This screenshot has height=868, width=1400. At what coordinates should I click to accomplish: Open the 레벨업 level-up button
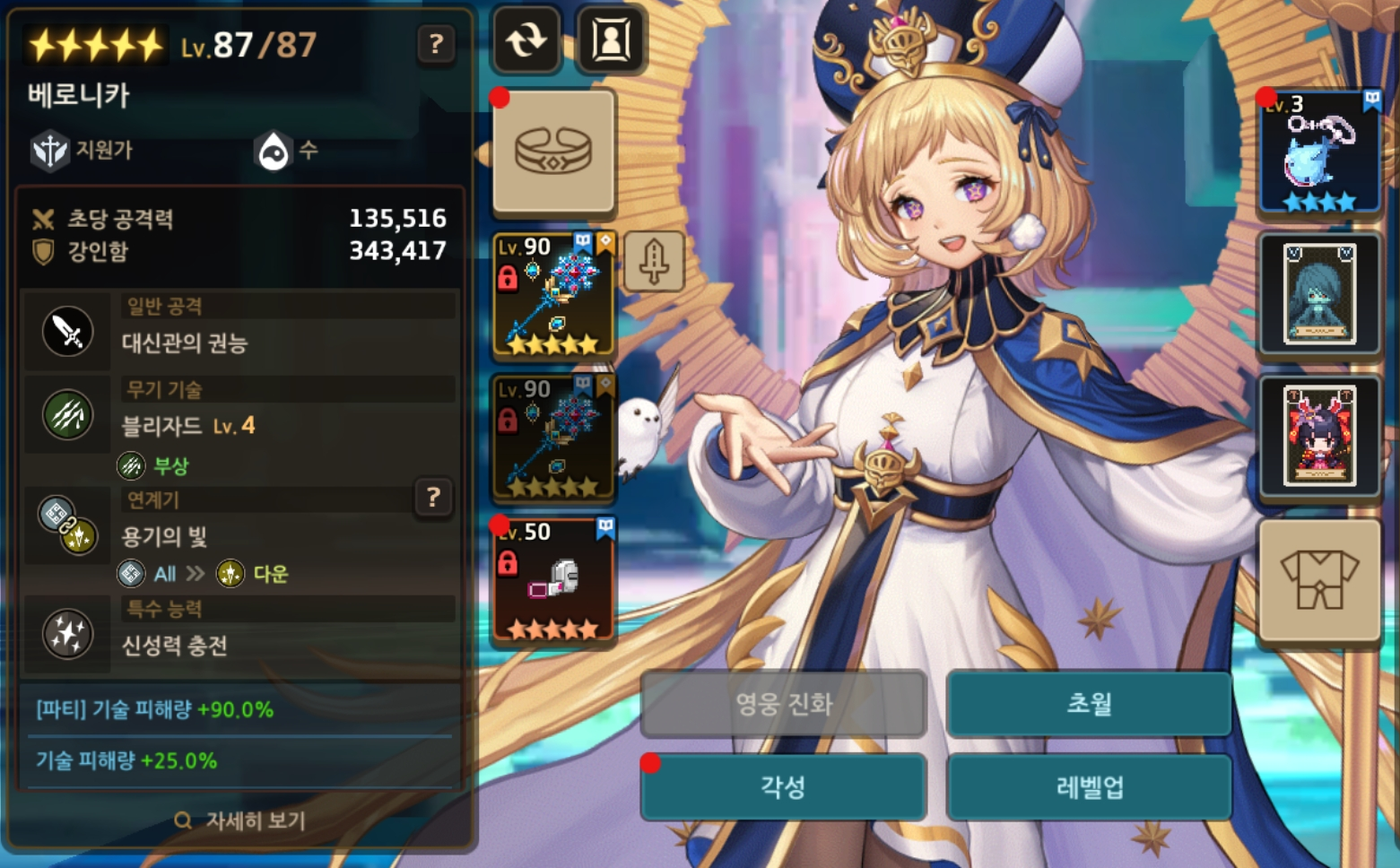[x=1088, y=787]
